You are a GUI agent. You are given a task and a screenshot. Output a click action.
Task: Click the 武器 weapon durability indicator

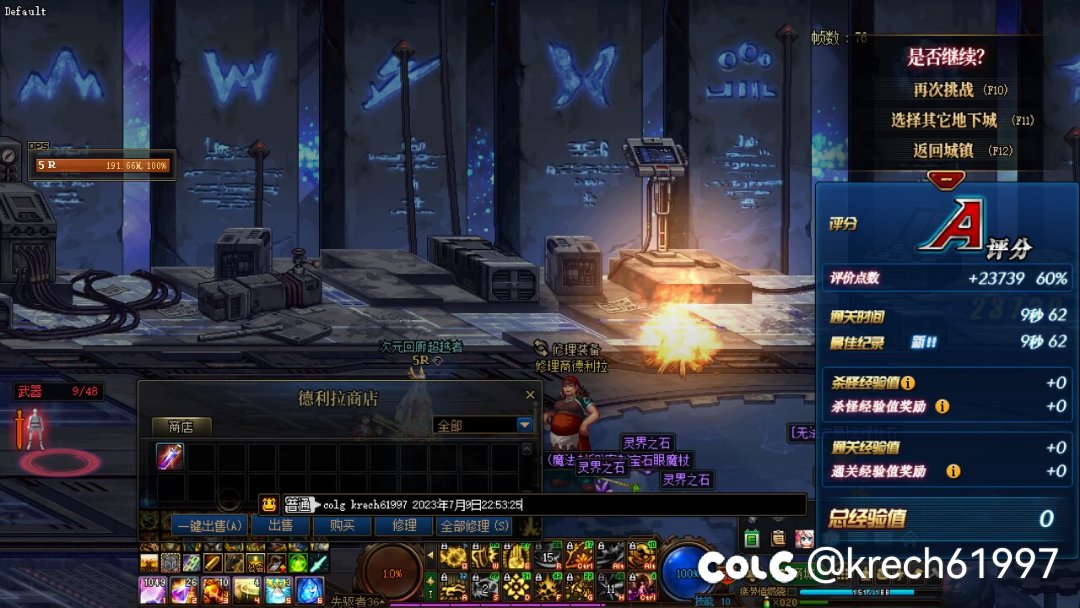60,392
